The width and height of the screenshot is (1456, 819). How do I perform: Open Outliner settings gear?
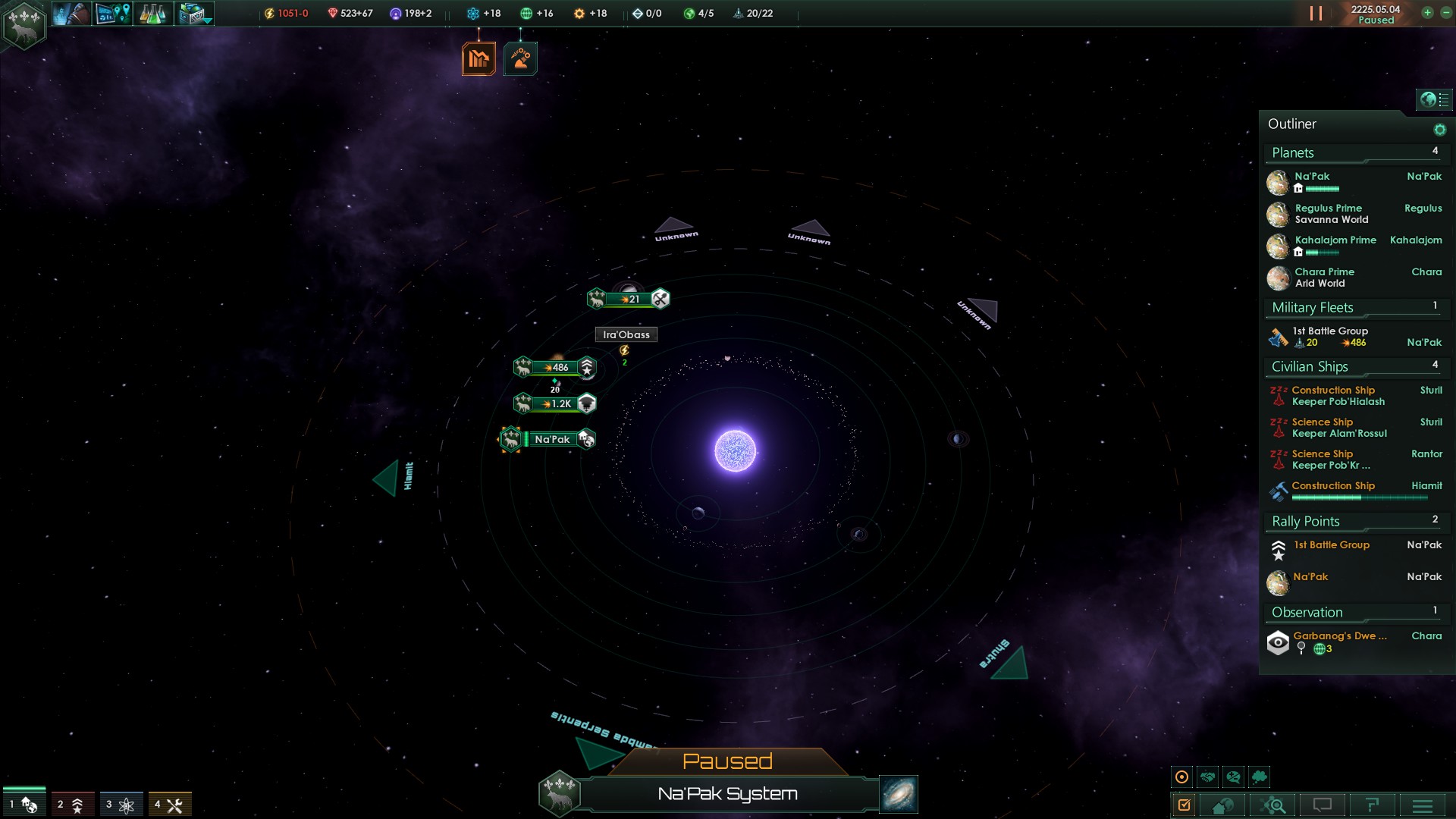(1439, 130)
